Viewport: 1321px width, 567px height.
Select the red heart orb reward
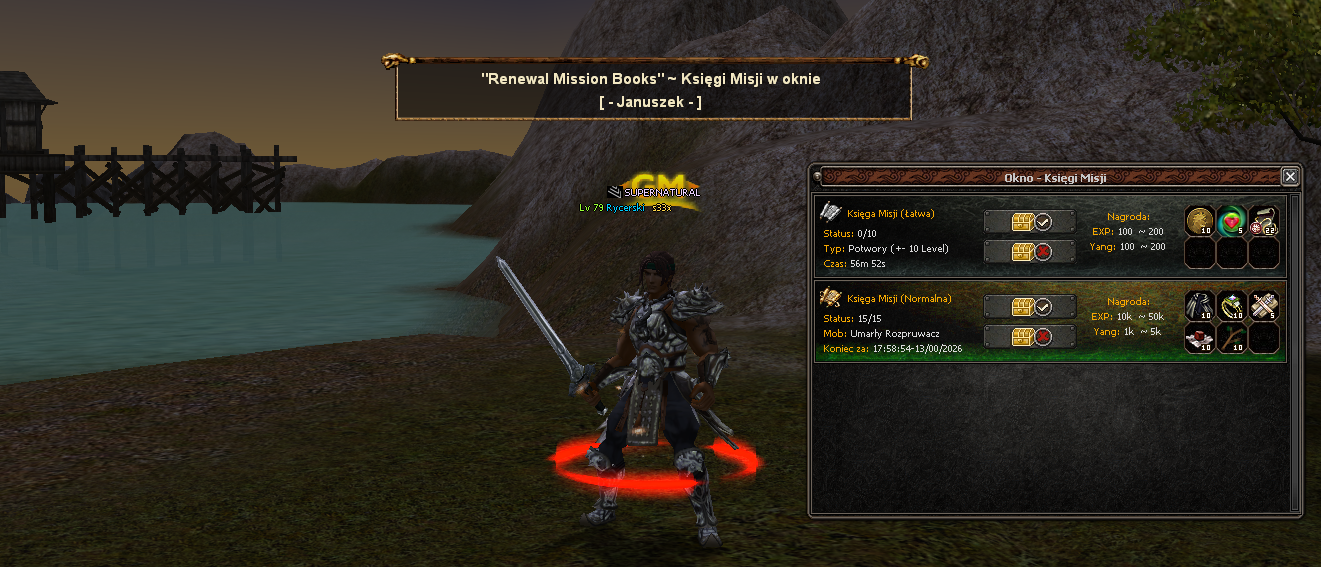(x=1231, y=221)
